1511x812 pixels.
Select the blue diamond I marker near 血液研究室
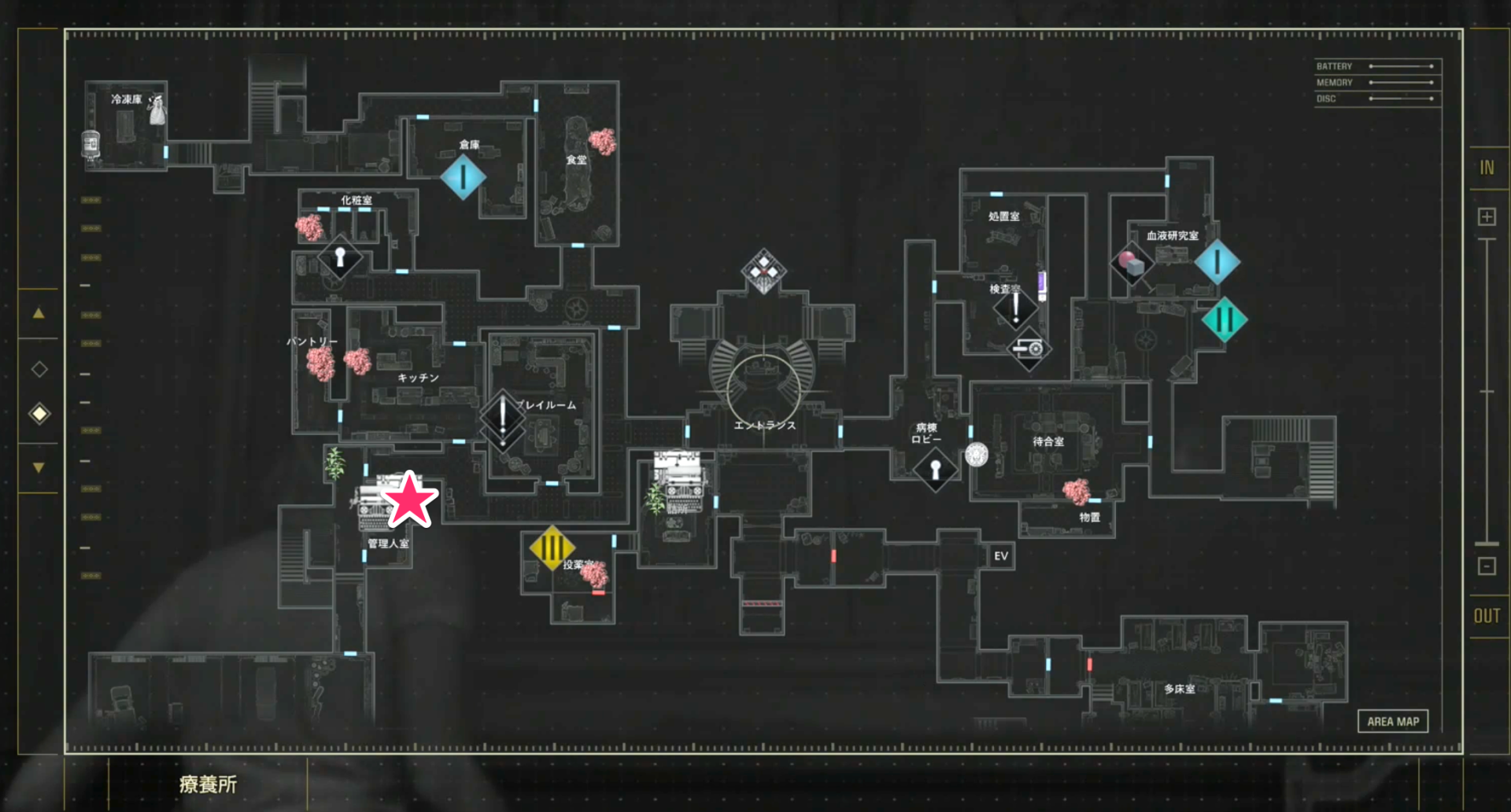click(1217, 262)
